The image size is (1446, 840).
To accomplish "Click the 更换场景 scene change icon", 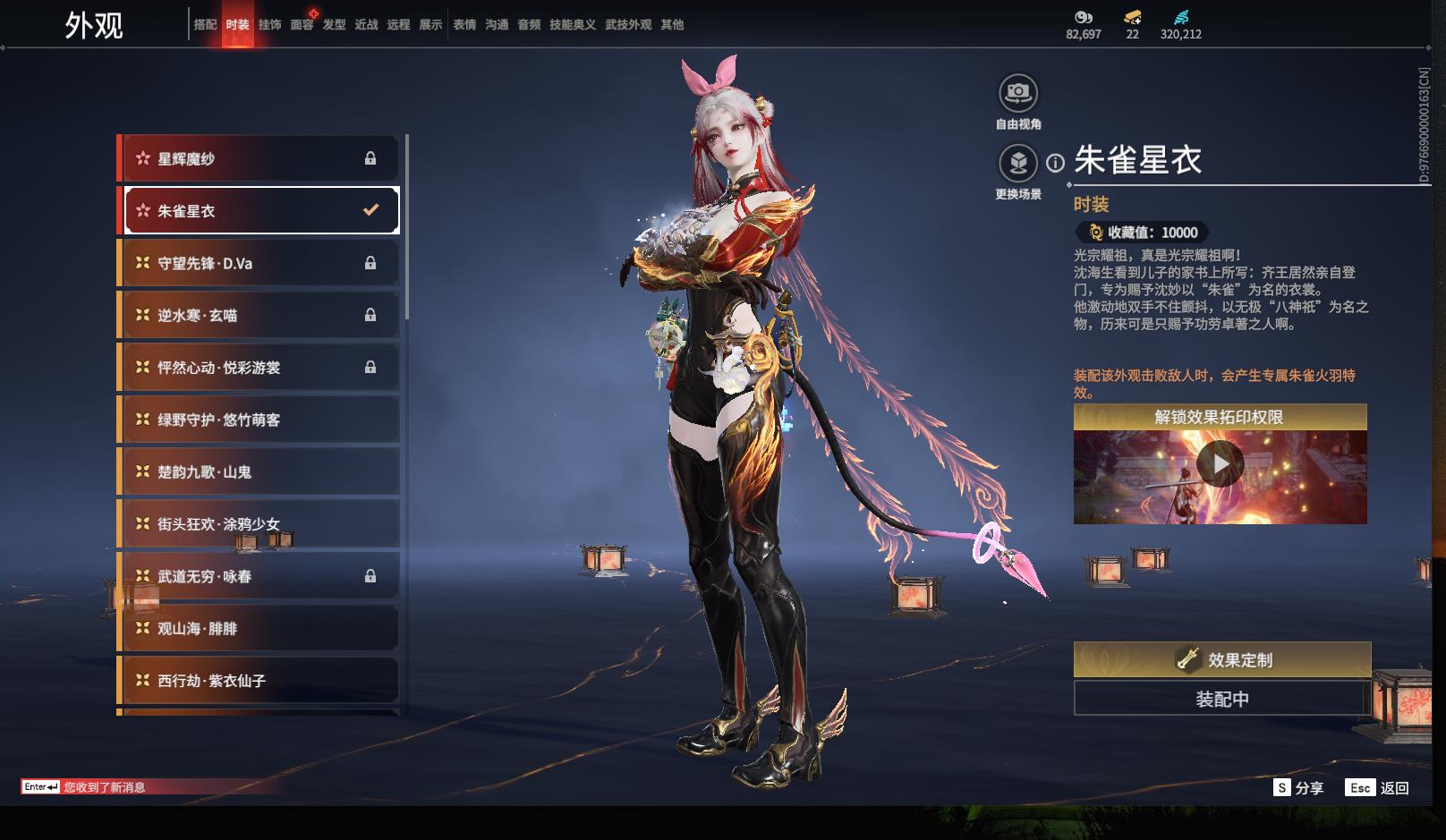I will tap(1018, 163).
